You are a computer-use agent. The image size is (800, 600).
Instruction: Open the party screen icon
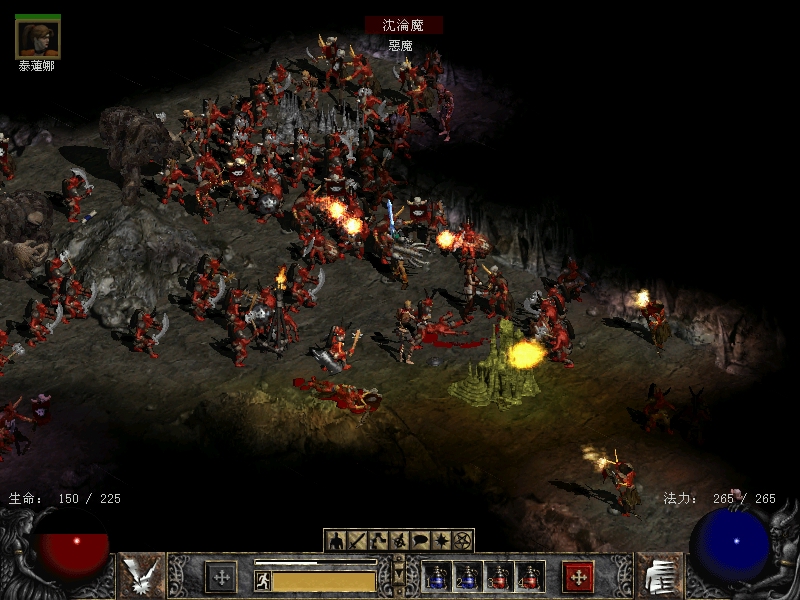[x=399, y=541]
